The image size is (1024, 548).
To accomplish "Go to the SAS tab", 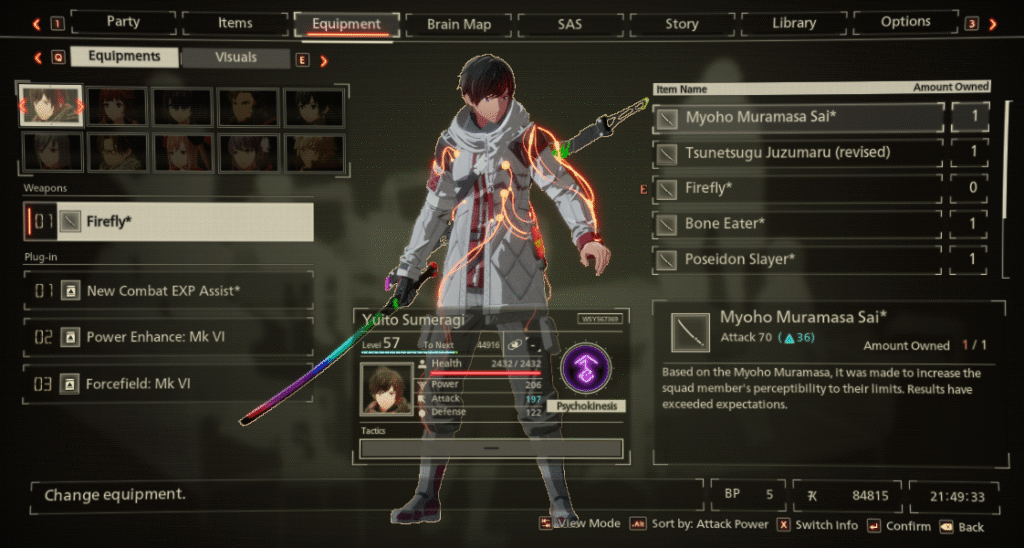I will (x=569, y=22).
